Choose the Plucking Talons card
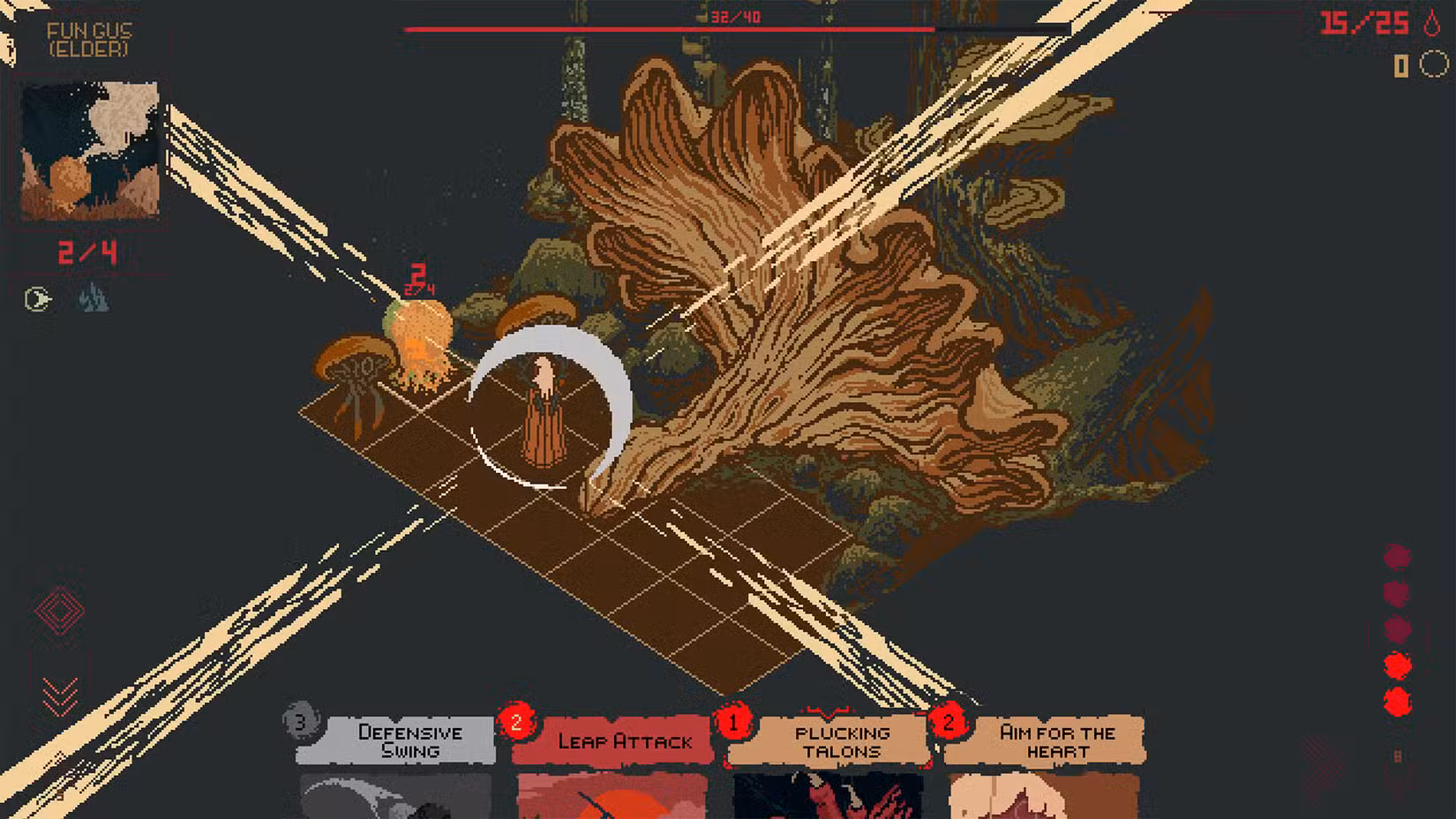Viewport: 1456px width, 819px height. 829,768
